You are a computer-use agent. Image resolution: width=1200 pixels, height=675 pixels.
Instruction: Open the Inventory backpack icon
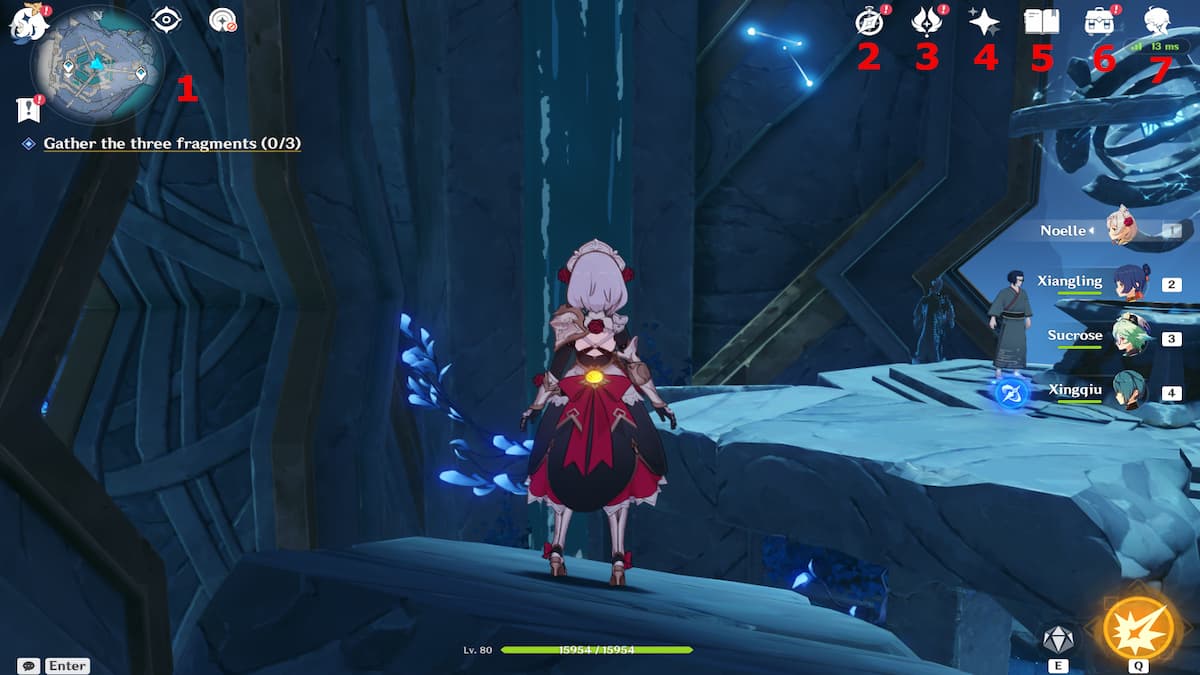[1100, 21]
